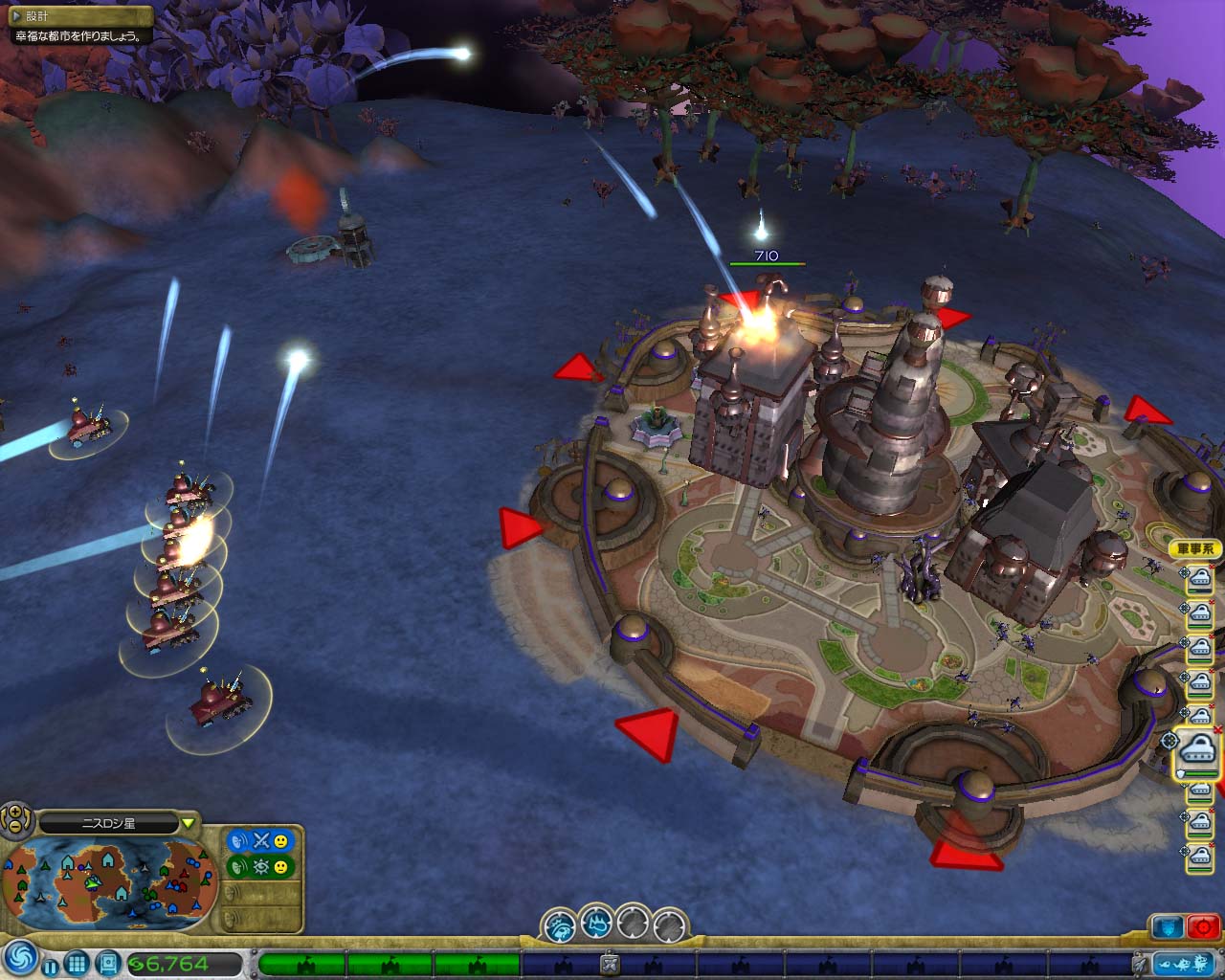Open the vault icon next to the money counter

(108, 962)
